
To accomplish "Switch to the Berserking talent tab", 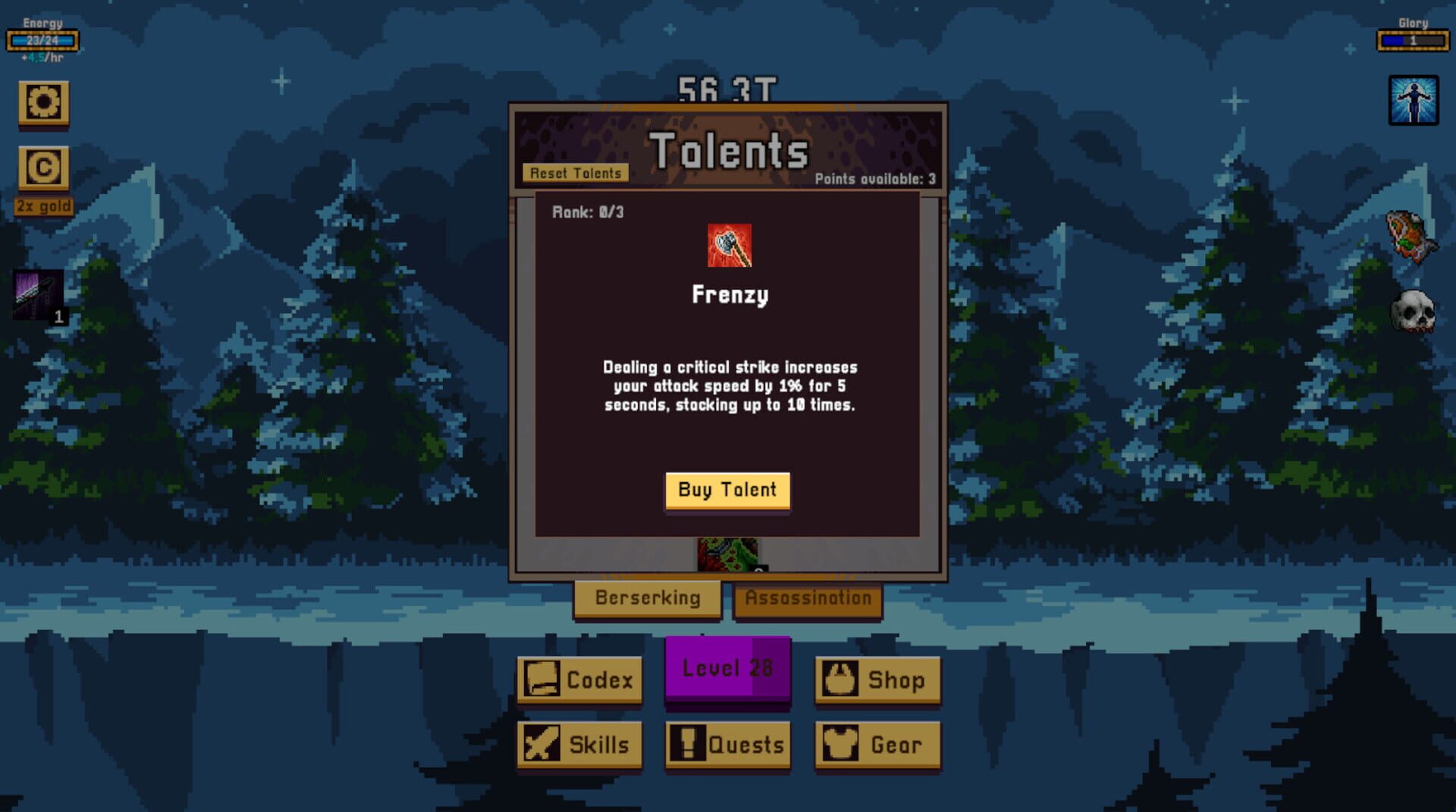I will 647,598.
